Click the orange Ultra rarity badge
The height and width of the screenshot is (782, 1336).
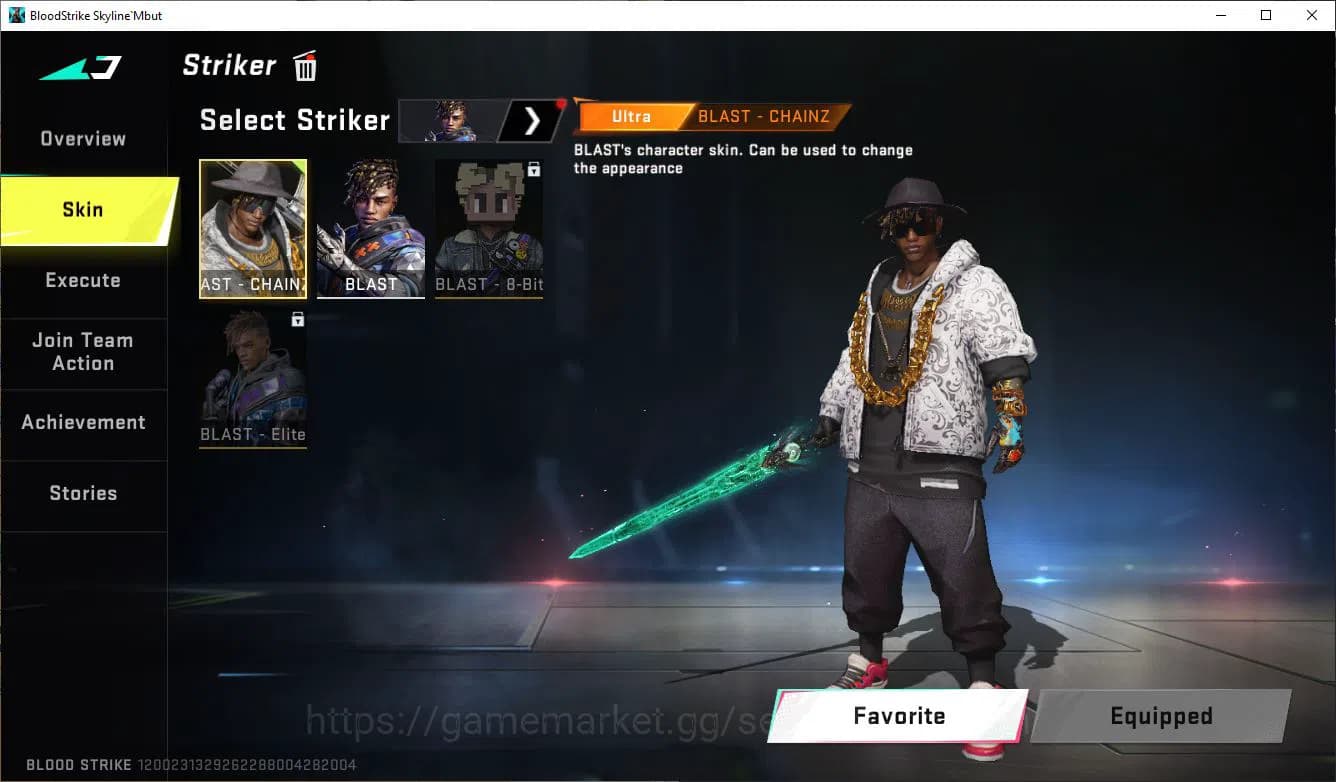click(x=631, y=116)
